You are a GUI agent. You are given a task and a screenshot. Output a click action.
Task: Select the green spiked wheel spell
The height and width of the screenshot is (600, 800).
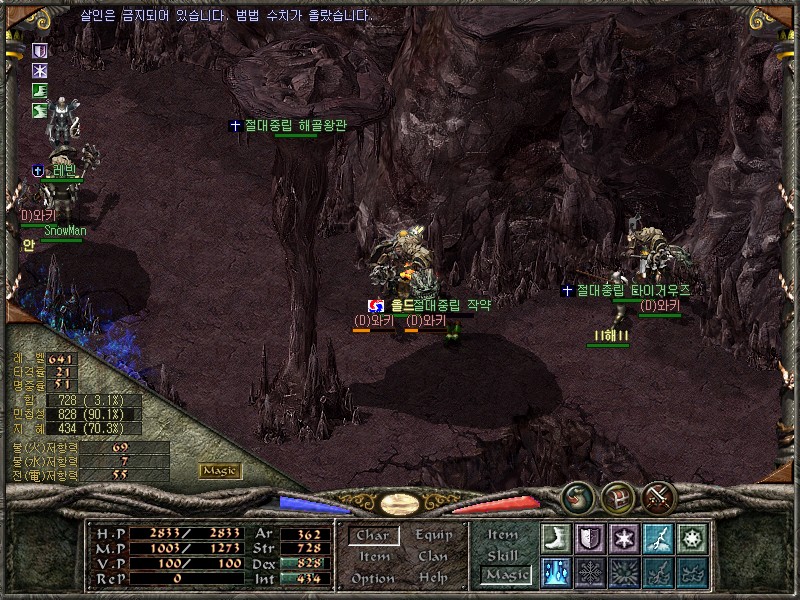click(692, 538)
